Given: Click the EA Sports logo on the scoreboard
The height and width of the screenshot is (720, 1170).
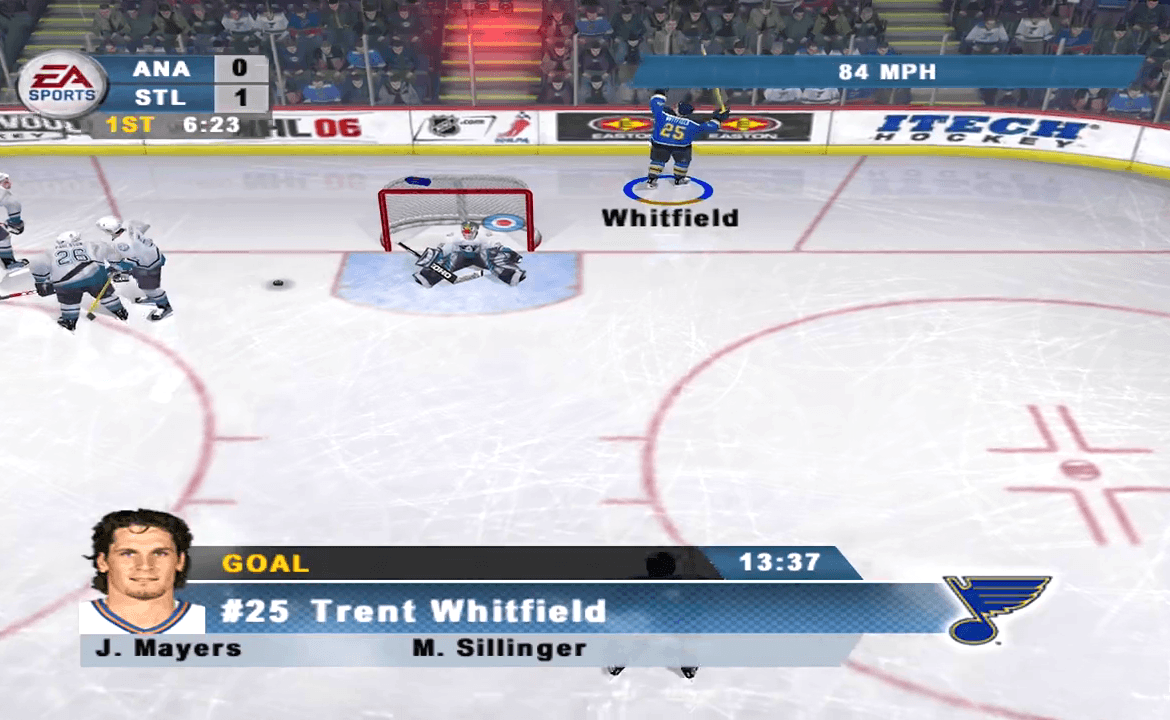Looking at the screenshot, I should [62, 85].
